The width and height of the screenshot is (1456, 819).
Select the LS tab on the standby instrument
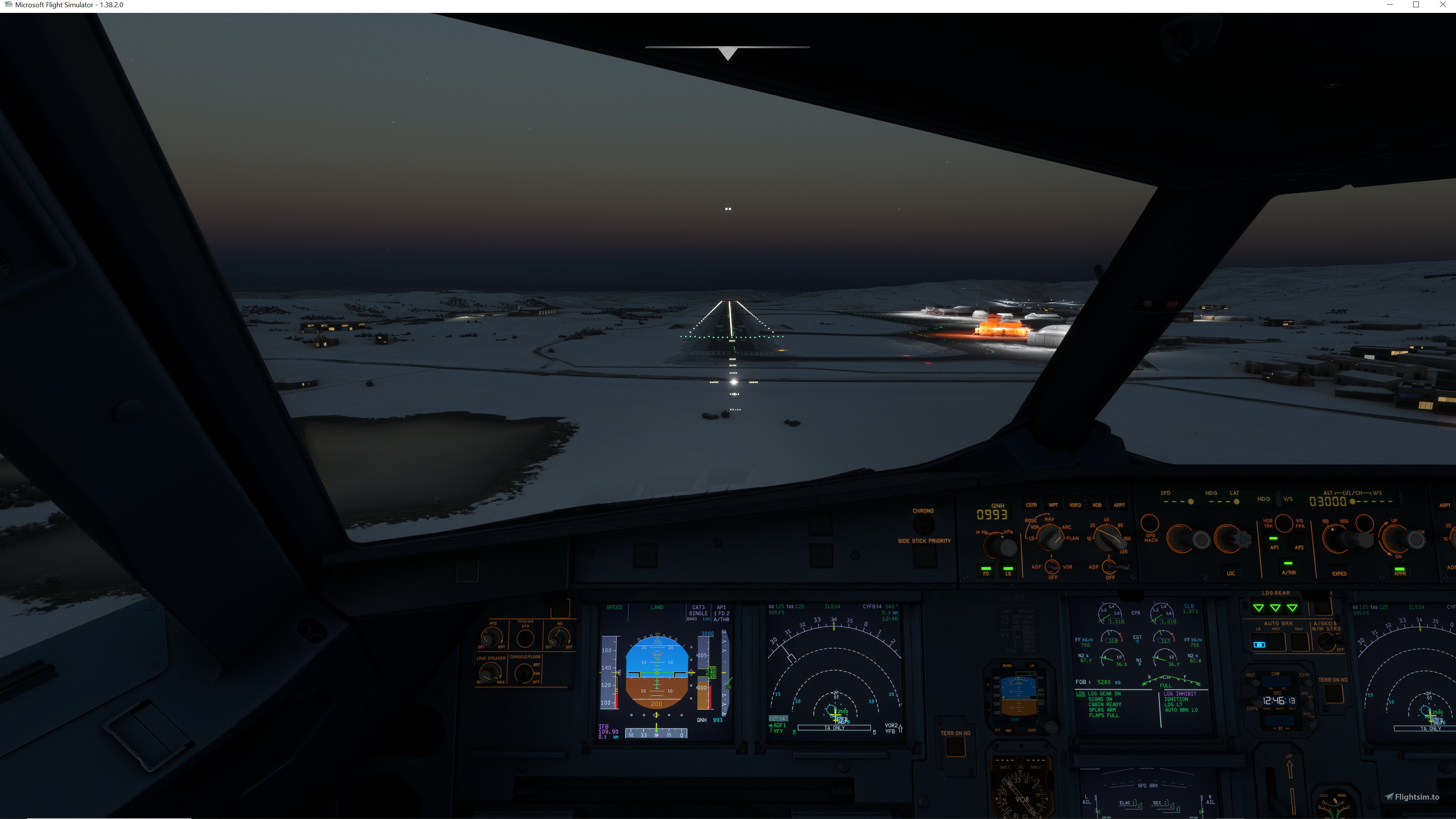pos(1032,665)
